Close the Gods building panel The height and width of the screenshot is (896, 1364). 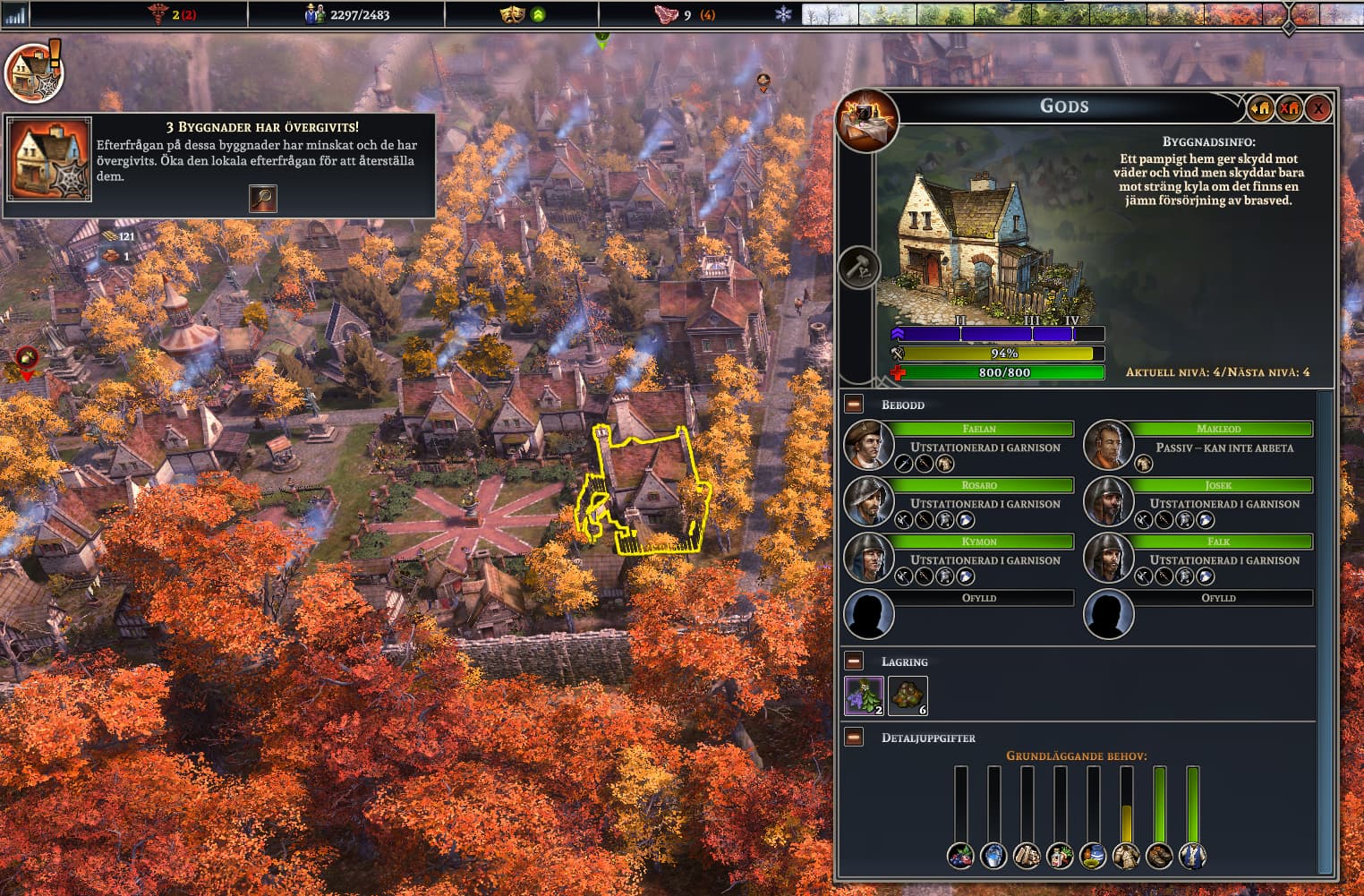point(1317,109)
